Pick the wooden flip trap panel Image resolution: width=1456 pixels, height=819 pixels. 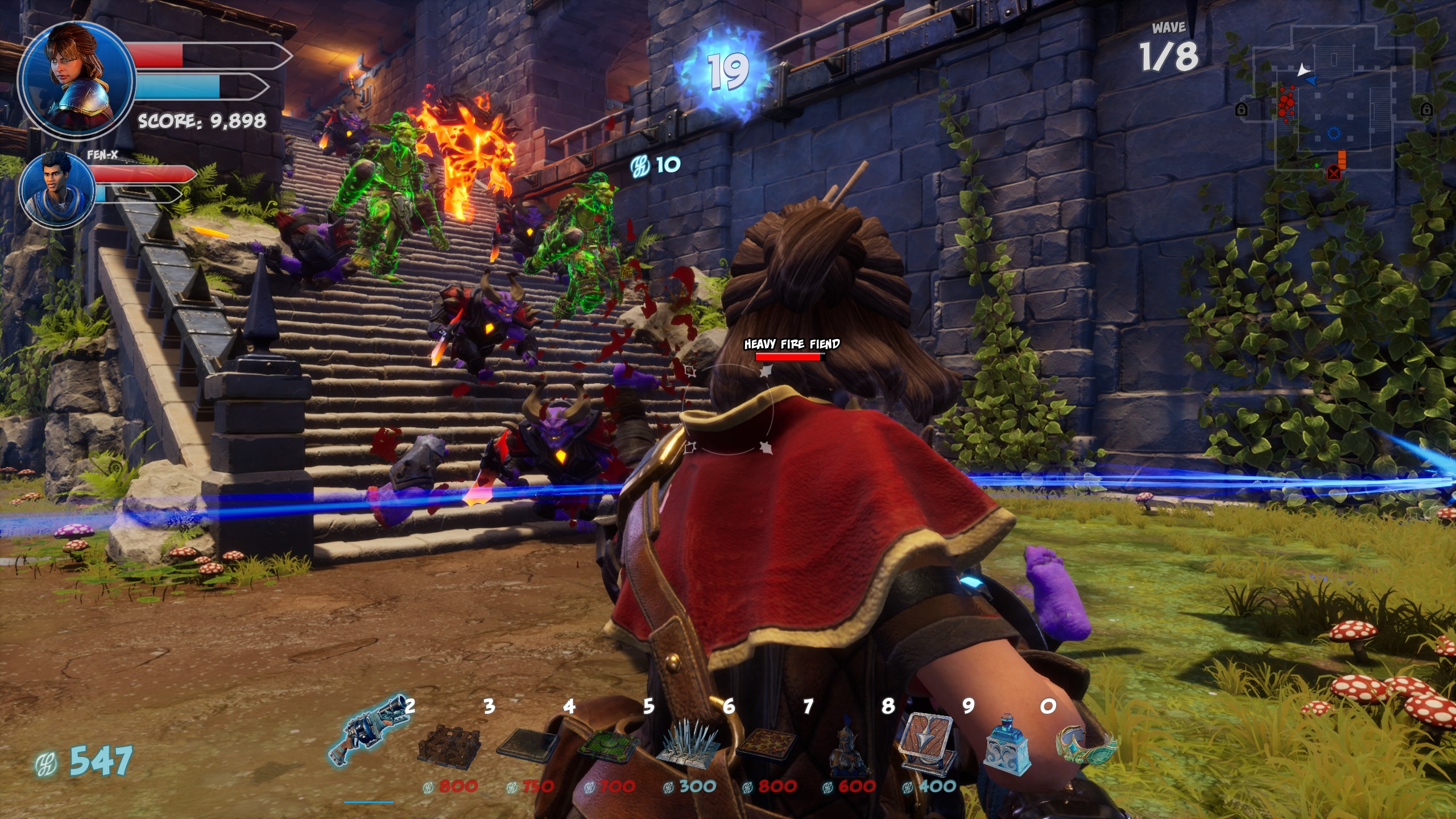point(927,744)
